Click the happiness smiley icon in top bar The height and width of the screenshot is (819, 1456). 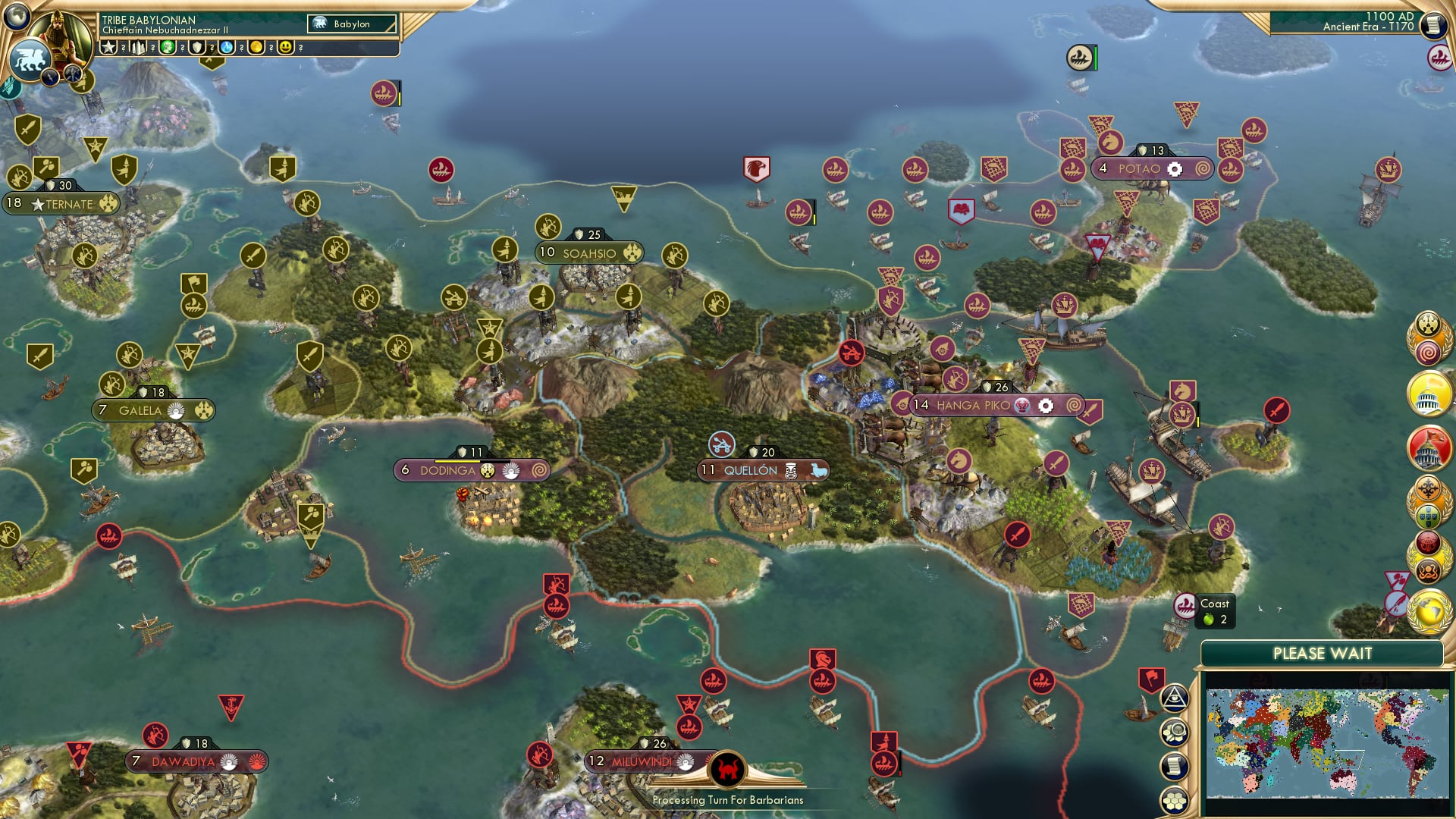(x=287, y=47)
